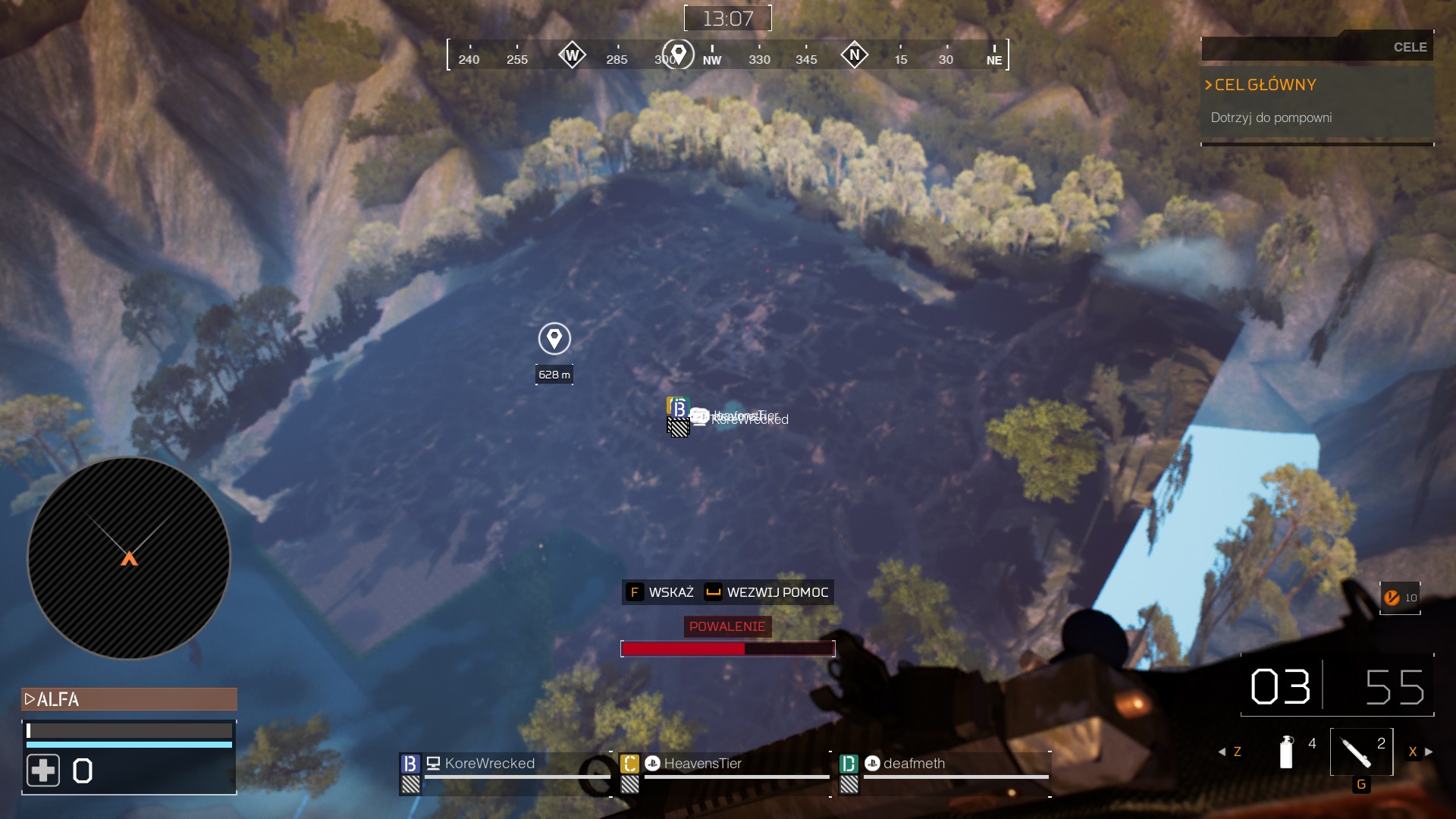1456x819 pixels.
Task: Click the 628 m waypoint marker
Action: (554, 339)
